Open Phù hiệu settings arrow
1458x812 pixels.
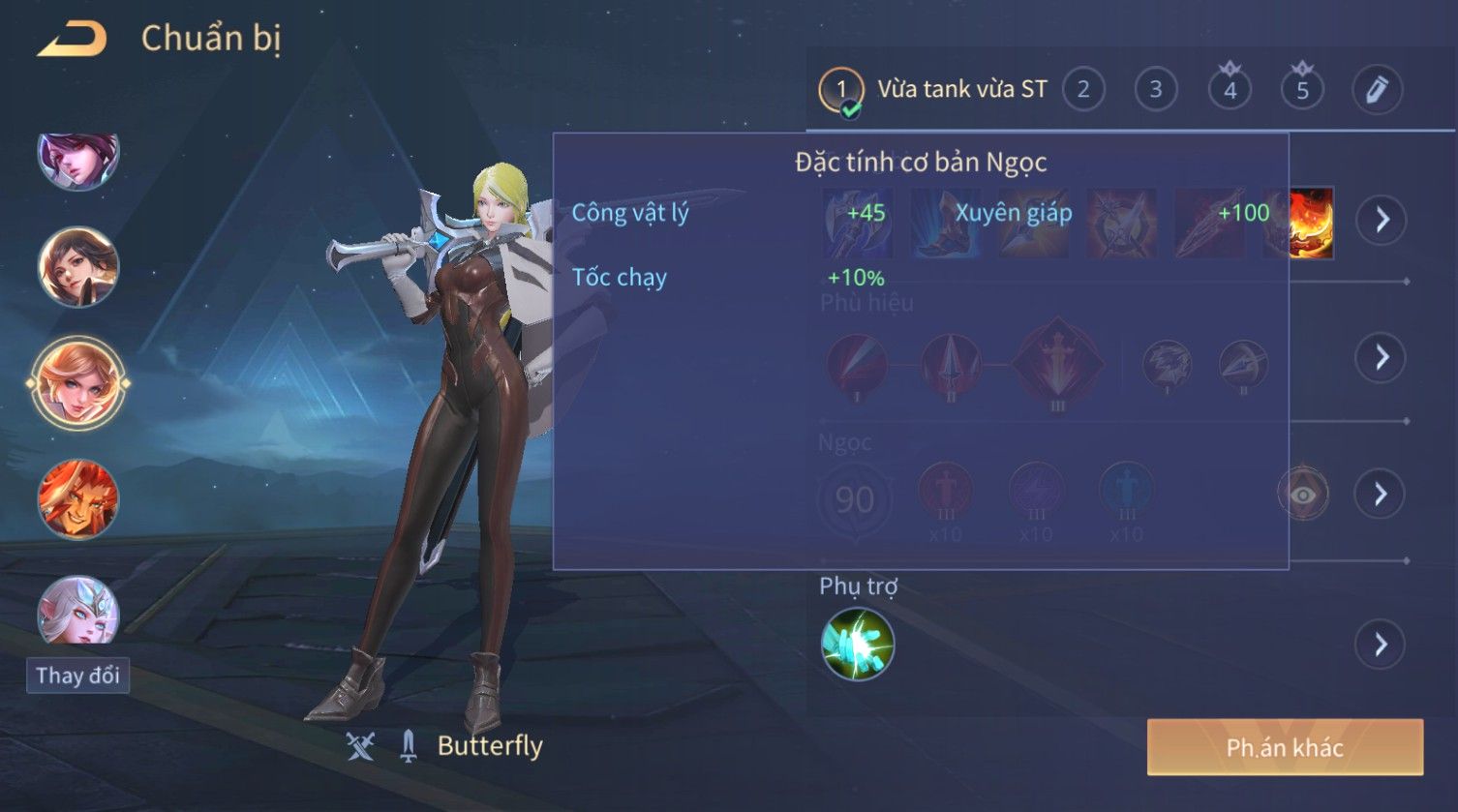(x=1381, y=358)
